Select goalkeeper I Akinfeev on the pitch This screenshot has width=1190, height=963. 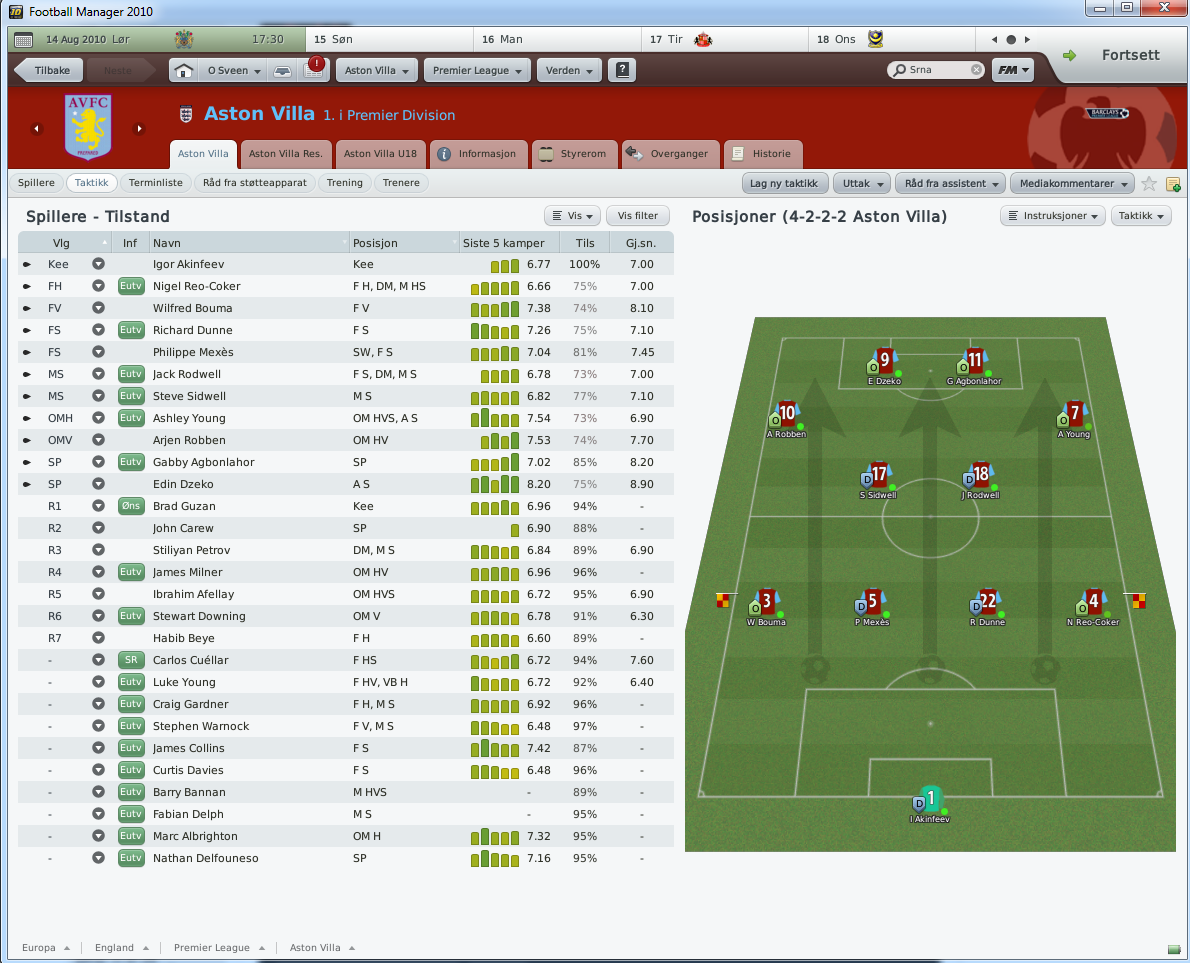[930, 798]
